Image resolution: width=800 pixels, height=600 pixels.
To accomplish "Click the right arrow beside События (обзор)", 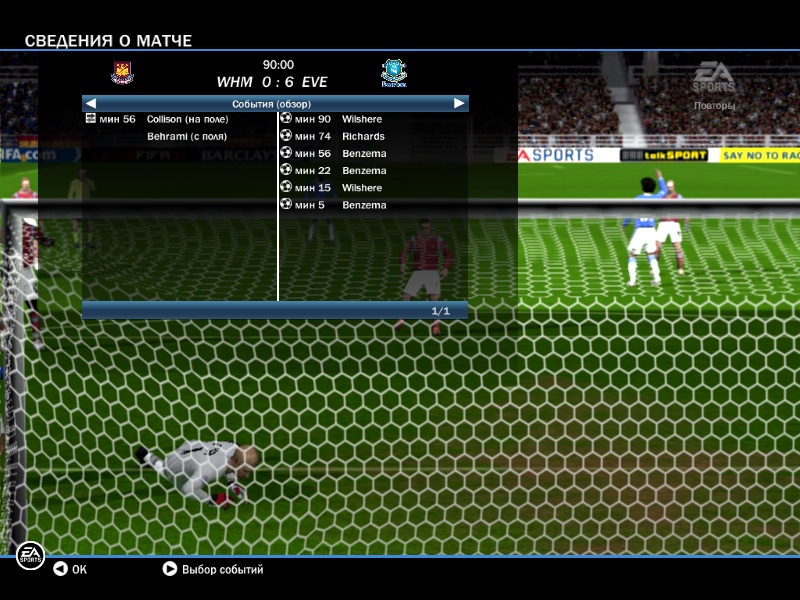I will [459, 103].
